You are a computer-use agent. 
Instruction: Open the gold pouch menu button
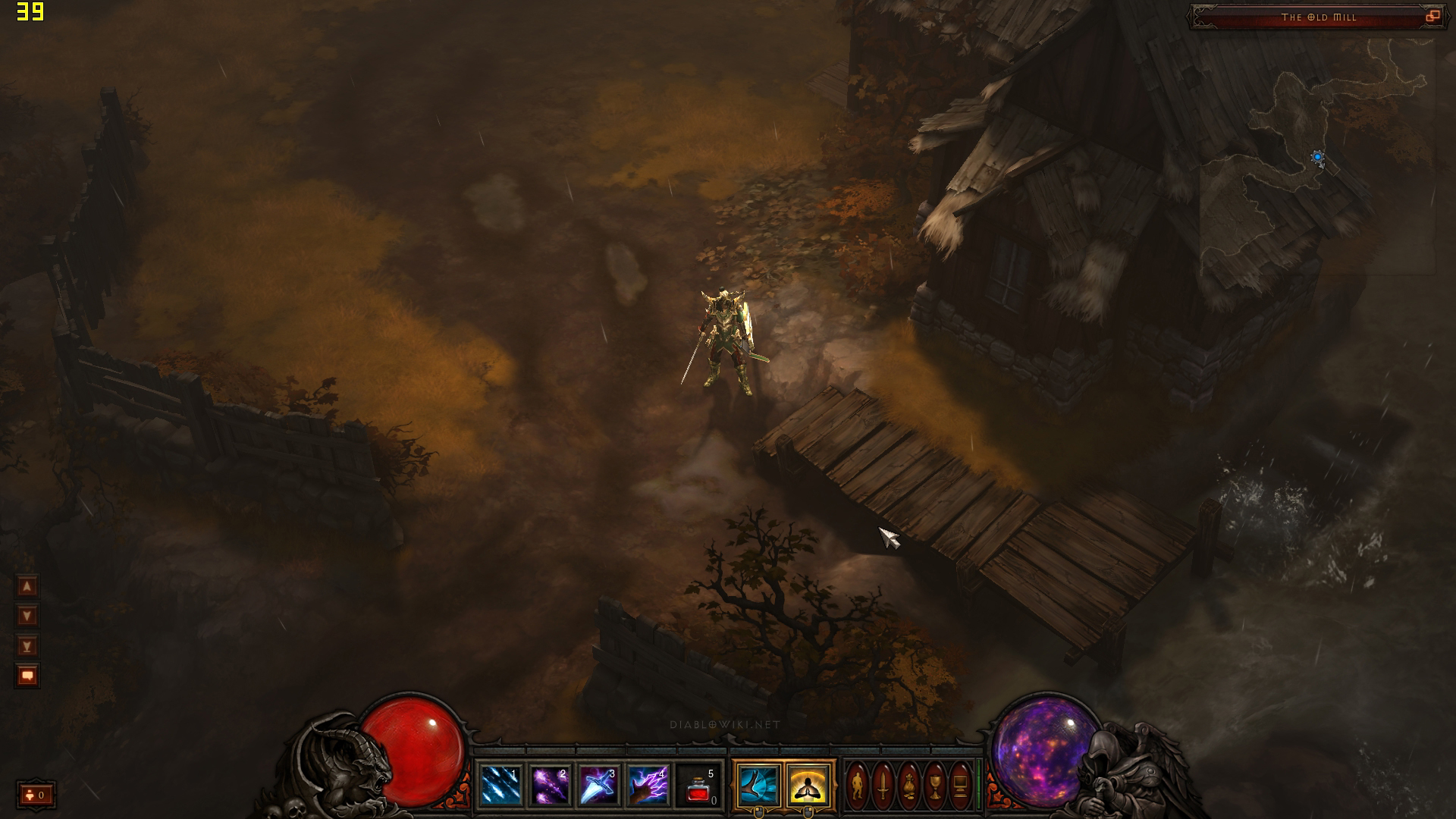point(908,786)
